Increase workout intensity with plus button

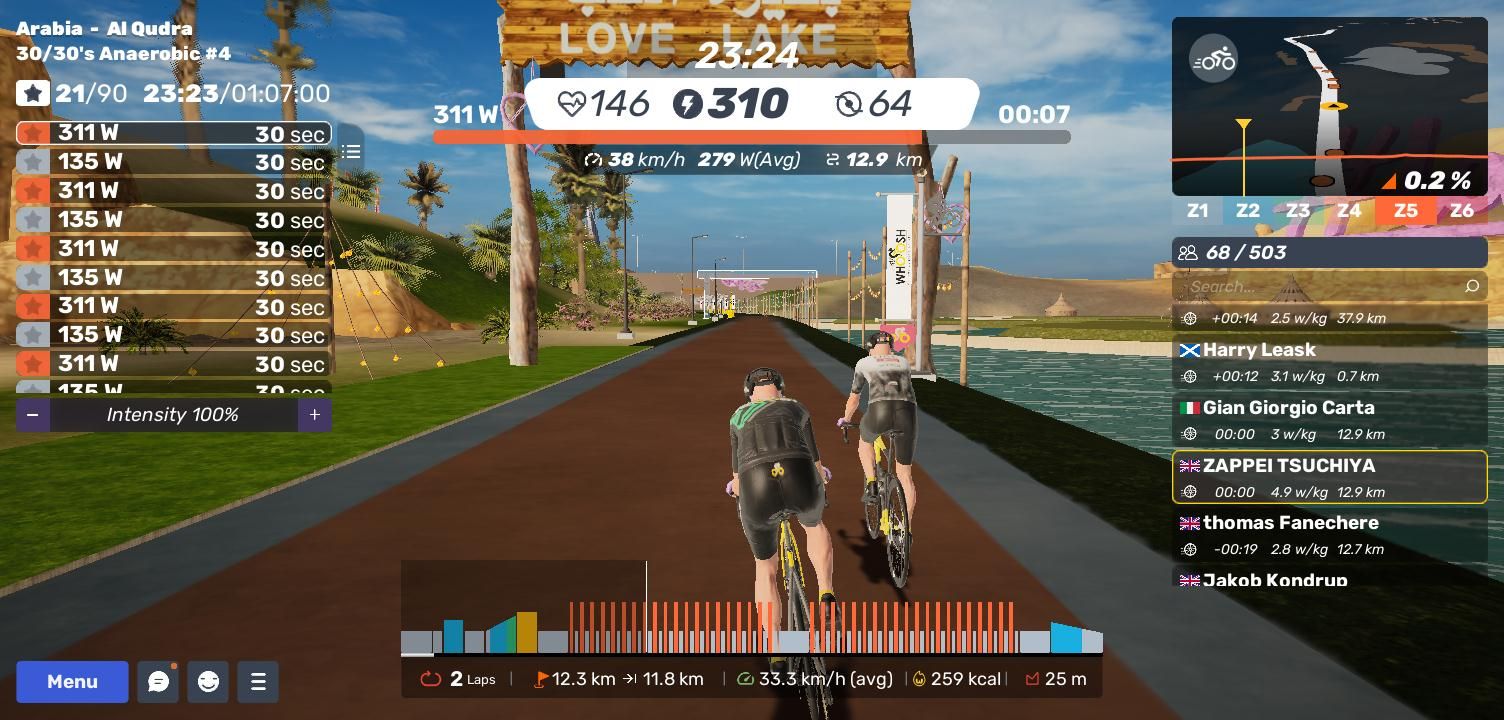click(x=314, y=415)
